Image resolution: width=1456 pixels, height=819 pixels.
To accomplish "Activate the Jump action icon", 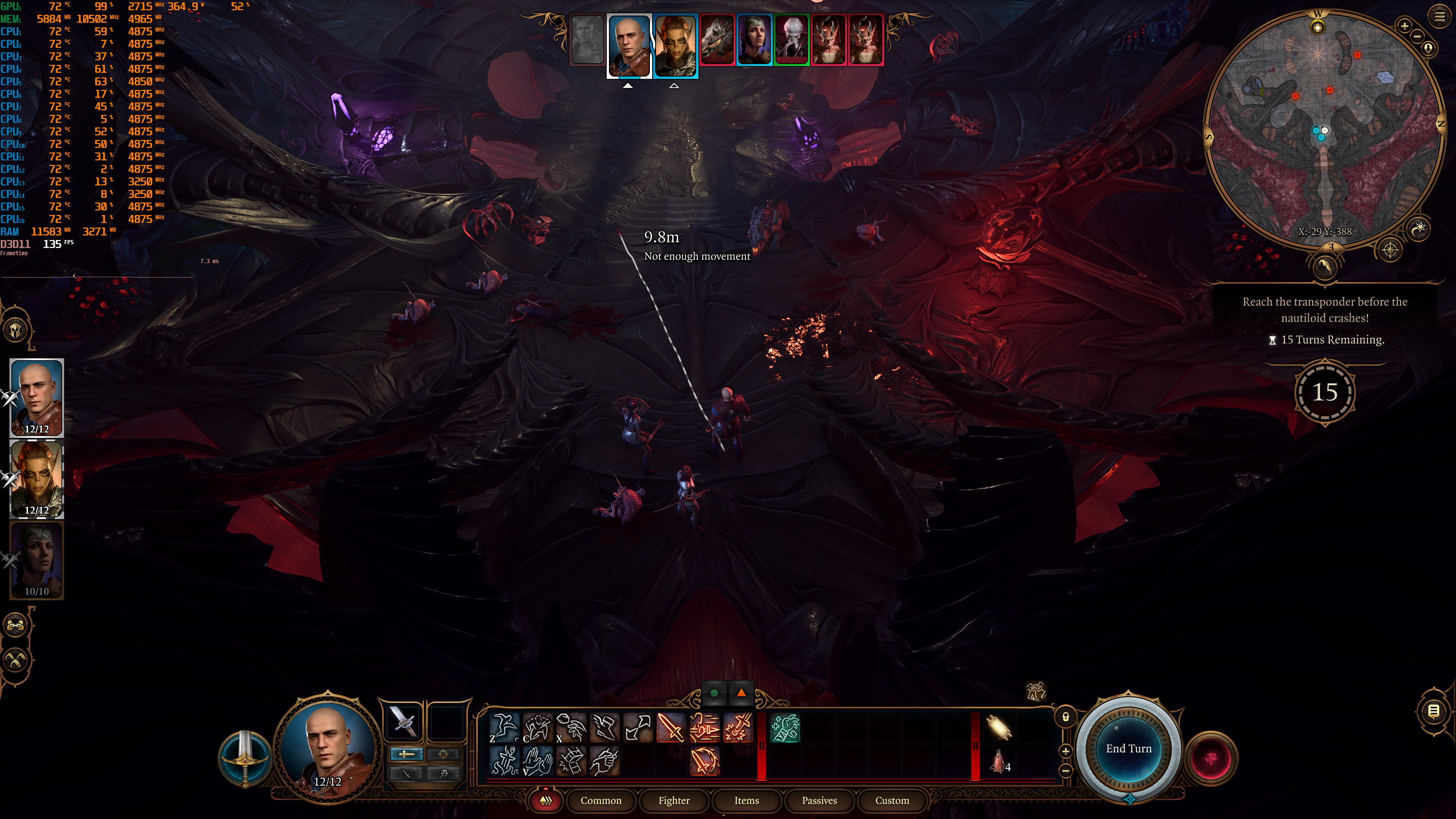I will pos(503,728).
